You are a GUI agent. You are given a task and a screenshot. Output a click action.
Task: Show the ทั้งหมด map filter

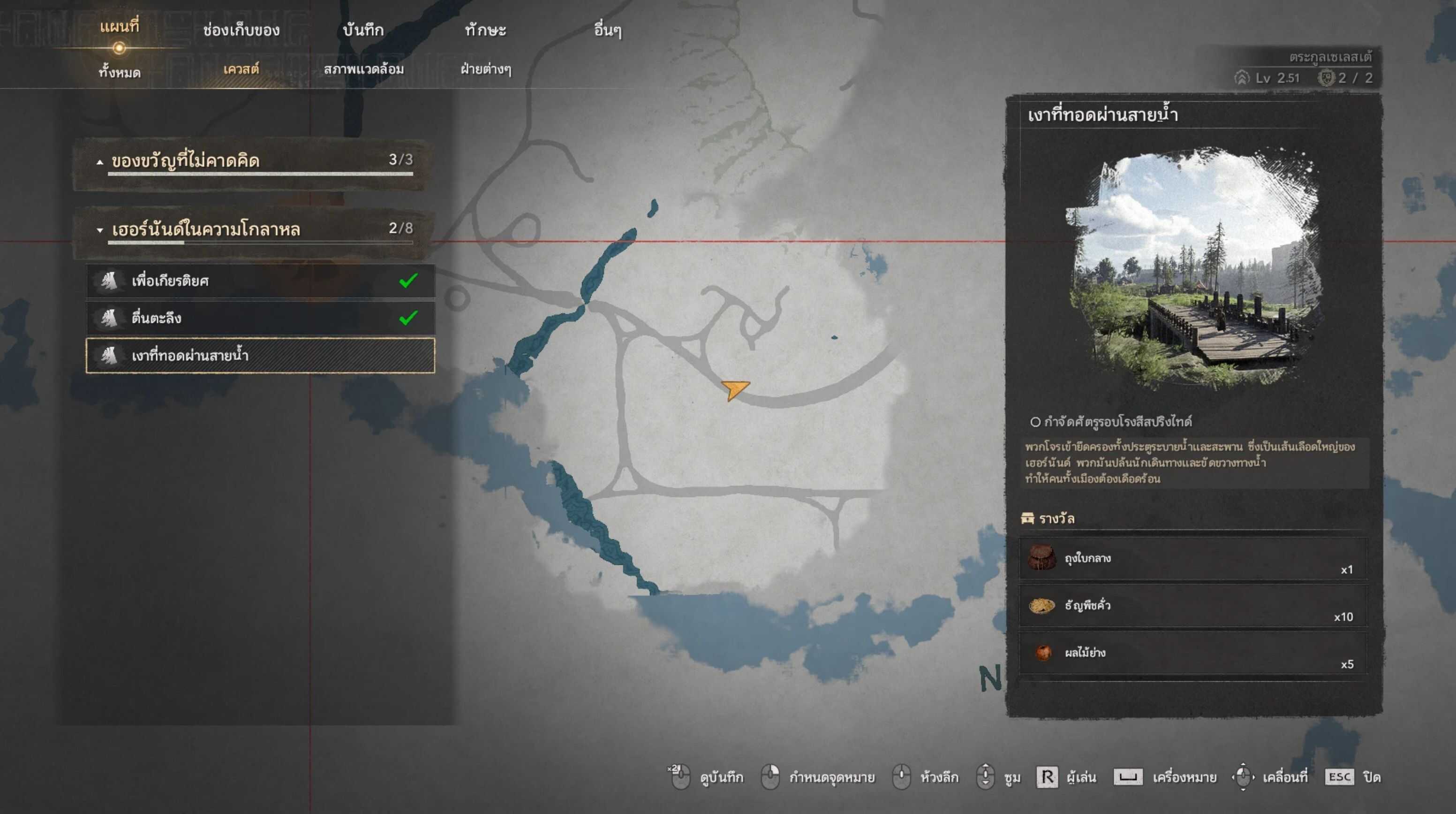click(x=119, y=72)
